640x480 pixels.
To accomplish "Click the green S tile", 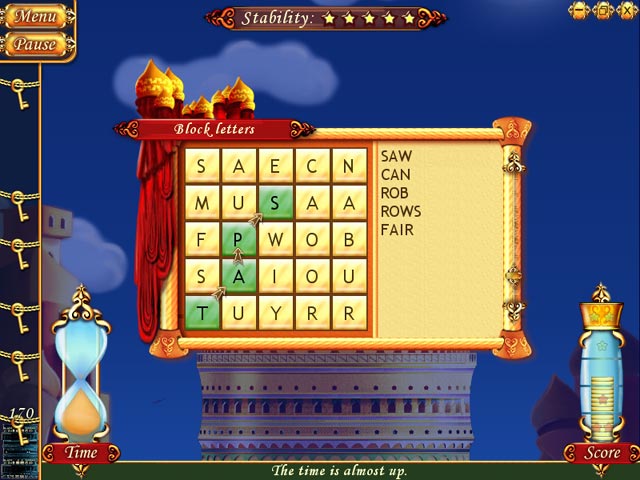I will pyautogui.click(x=276, y=203).
